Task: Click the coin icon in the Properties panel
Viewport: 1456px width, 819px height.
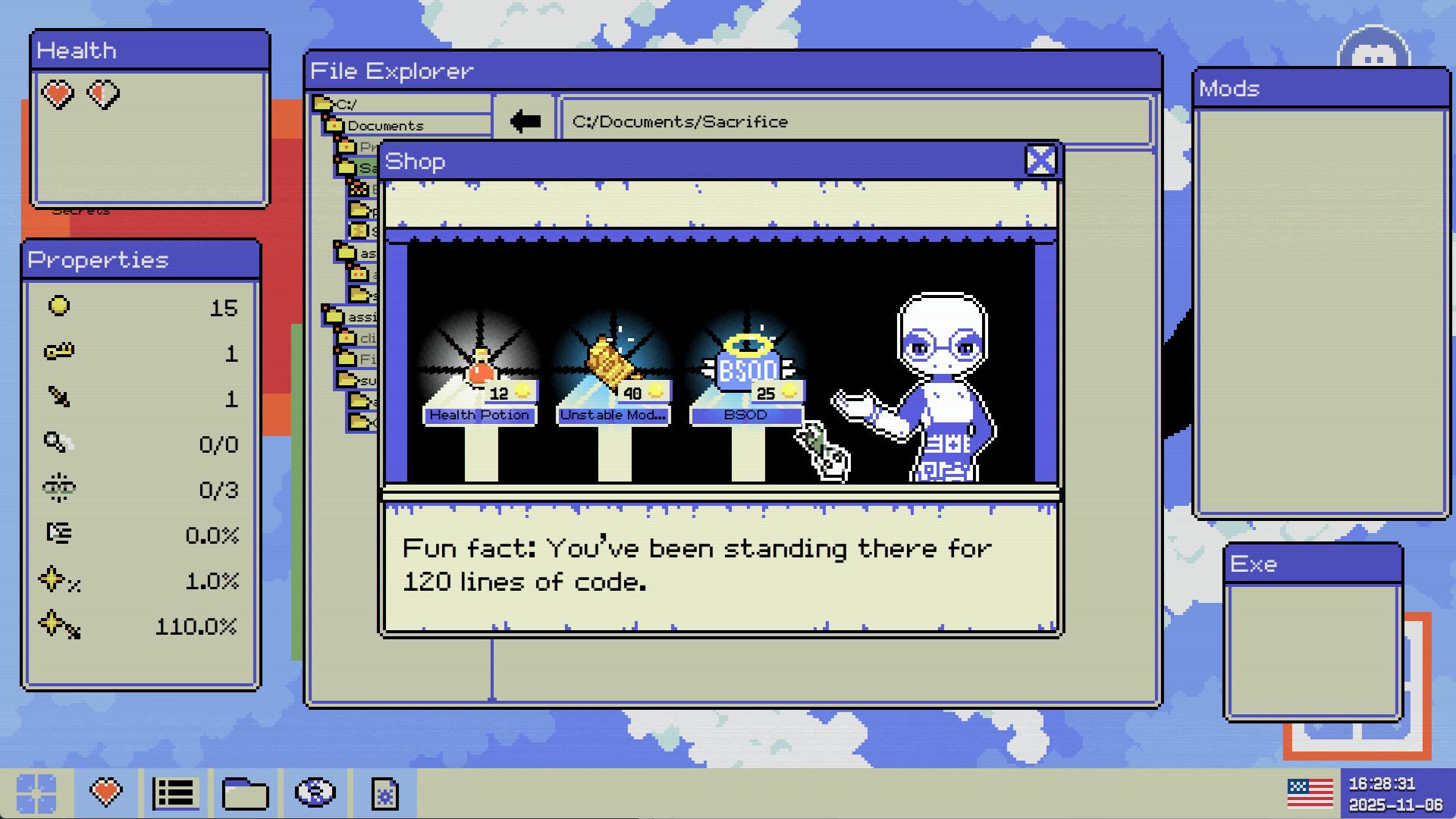Action: tap(59, 306)
